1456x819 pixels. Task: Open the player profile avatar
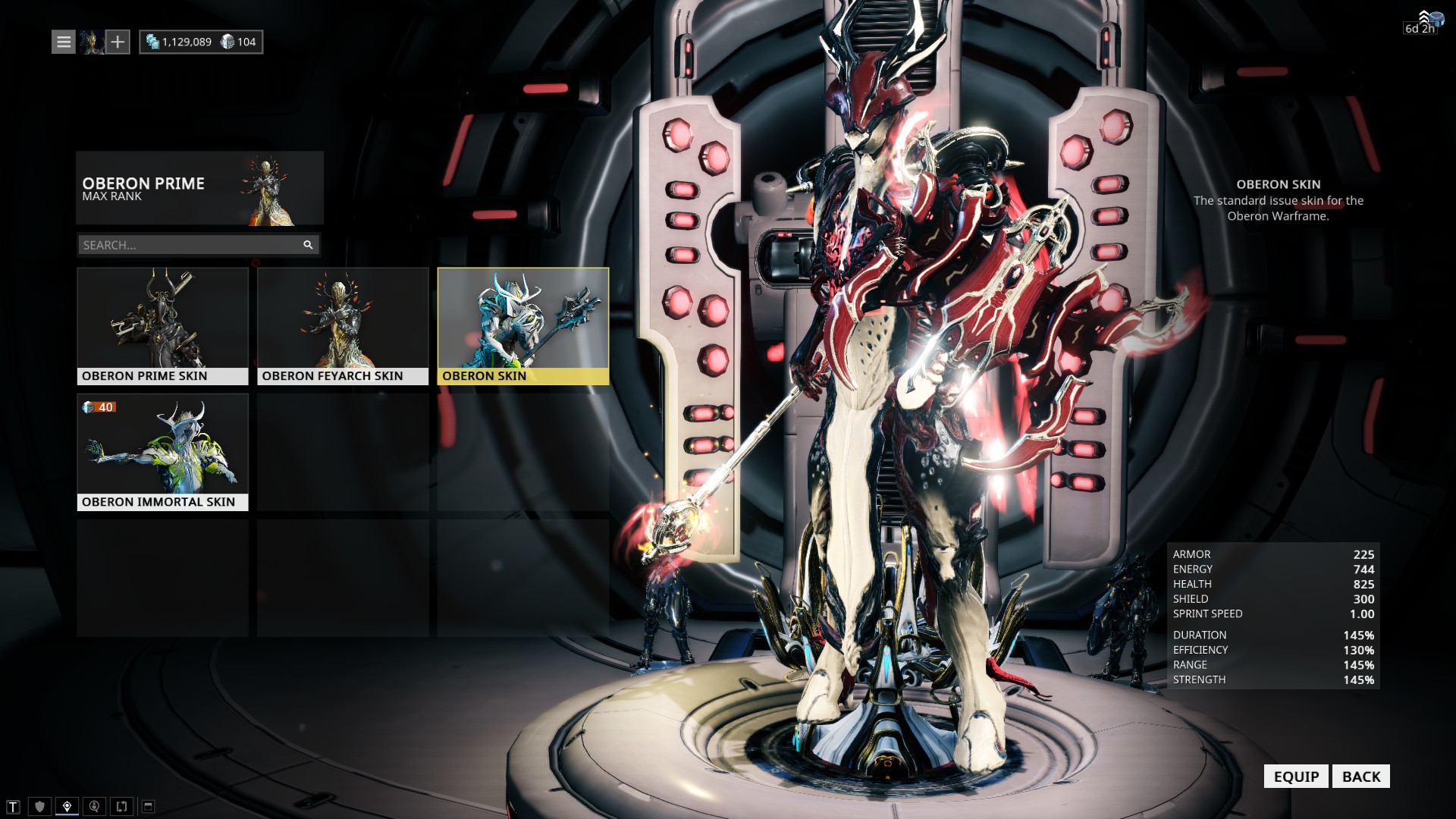92,42
